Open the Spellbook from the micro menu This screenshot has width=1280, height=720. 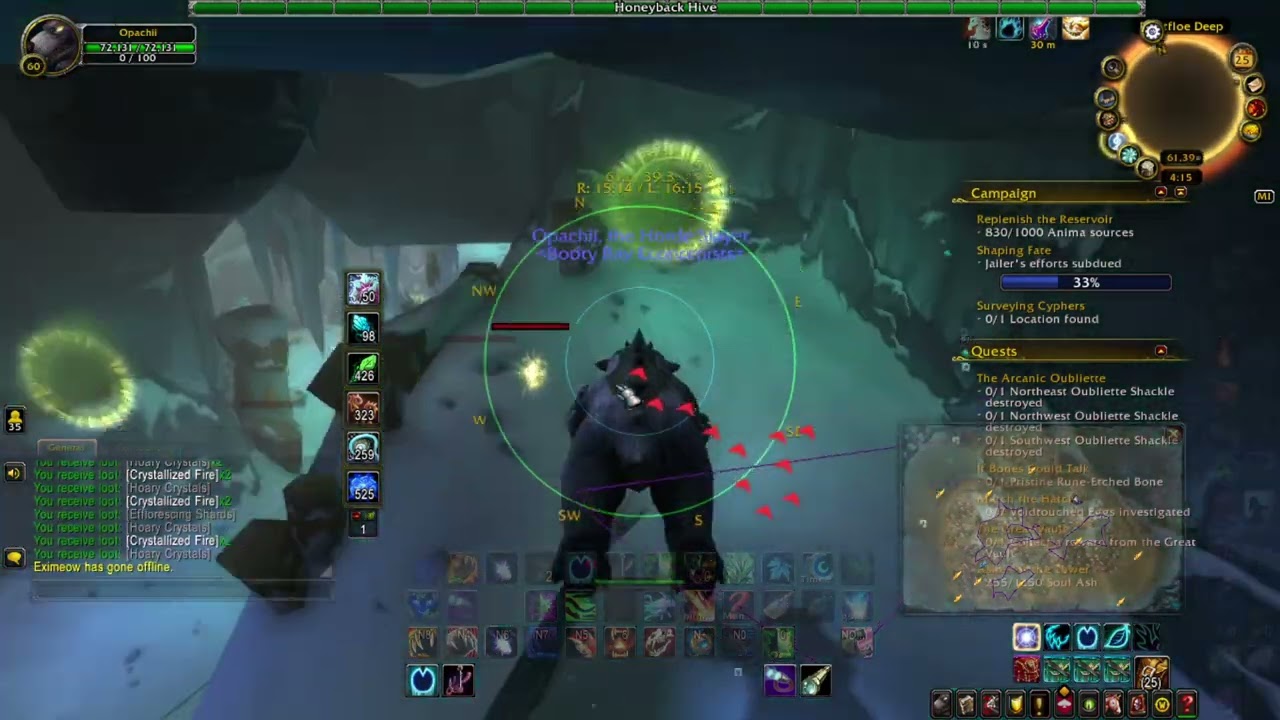point(965,703)
